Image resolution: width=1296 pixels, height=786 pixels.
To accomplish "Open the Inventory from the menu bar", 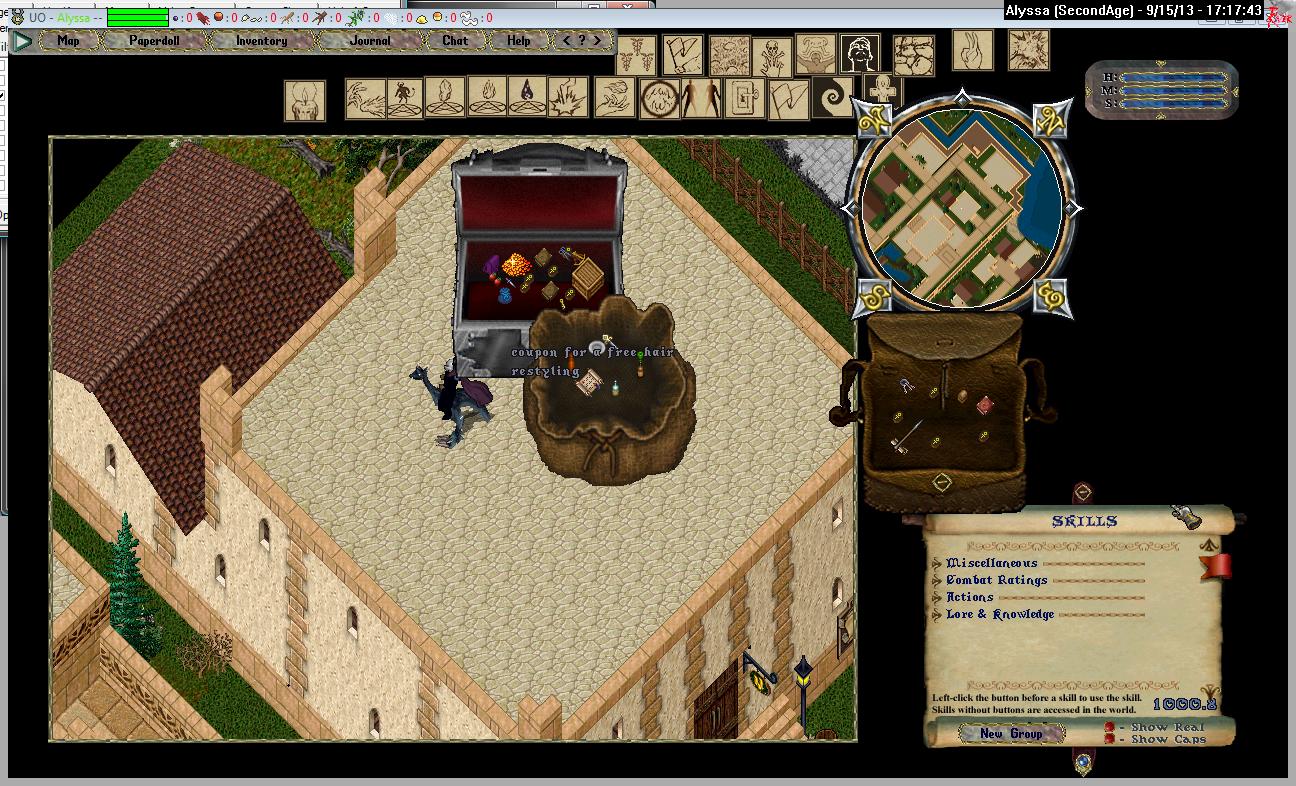I will click(x=261, y=41).
